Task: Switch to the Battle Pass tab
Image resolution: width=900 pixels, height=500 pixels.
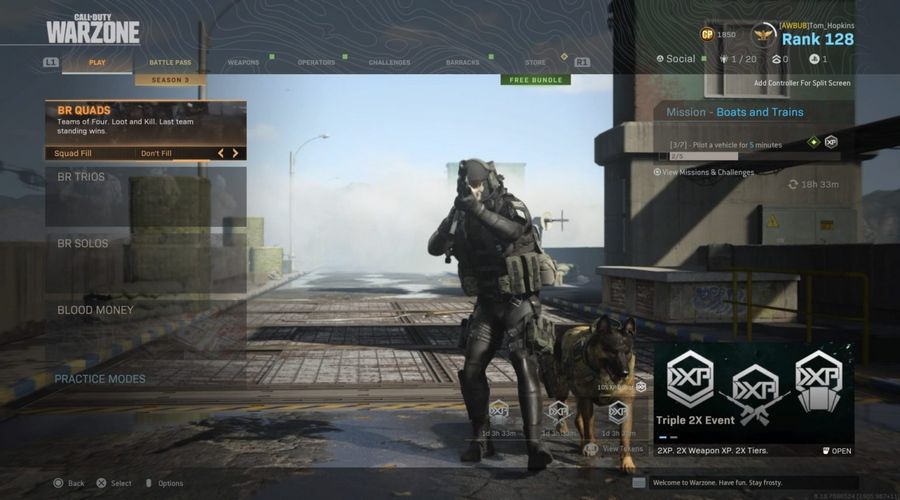Action: point(170,62)
